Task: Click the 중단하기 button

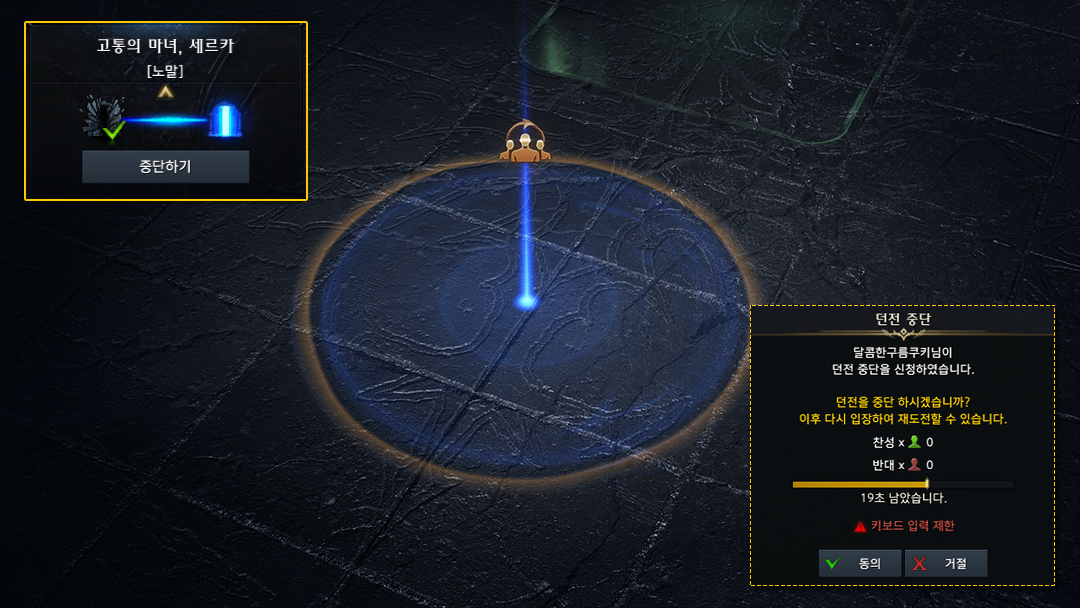Action: [165, 167]
